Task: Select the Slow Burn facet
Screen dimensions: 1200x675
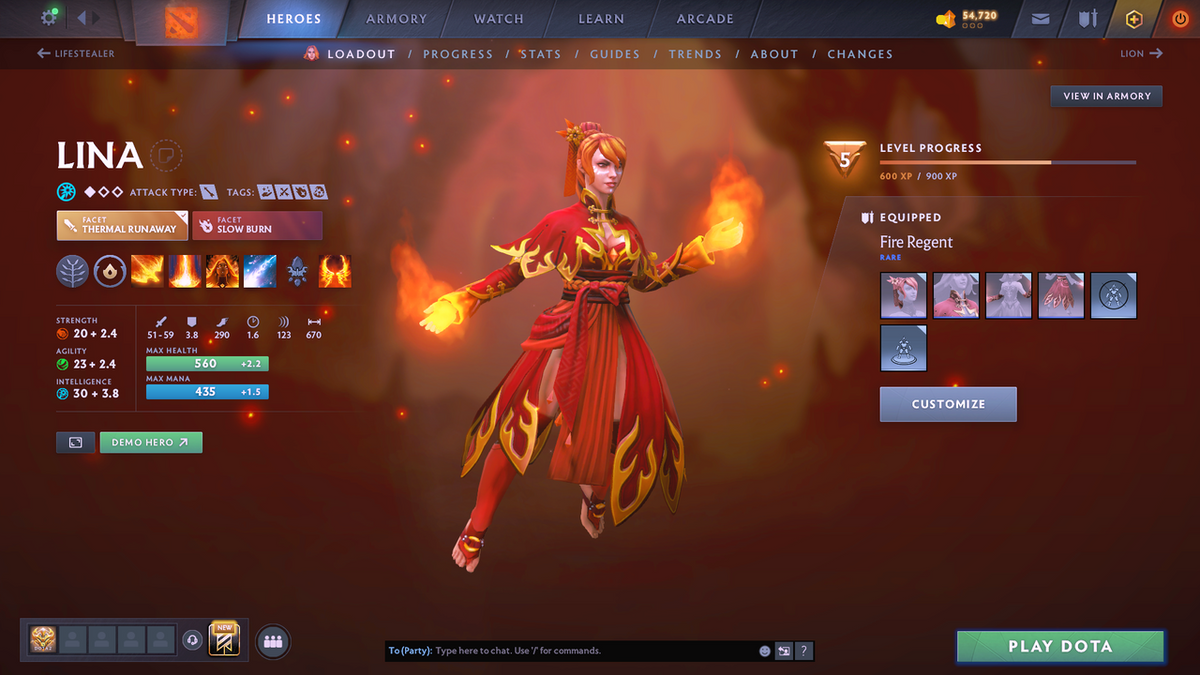Action: point(257,225)
